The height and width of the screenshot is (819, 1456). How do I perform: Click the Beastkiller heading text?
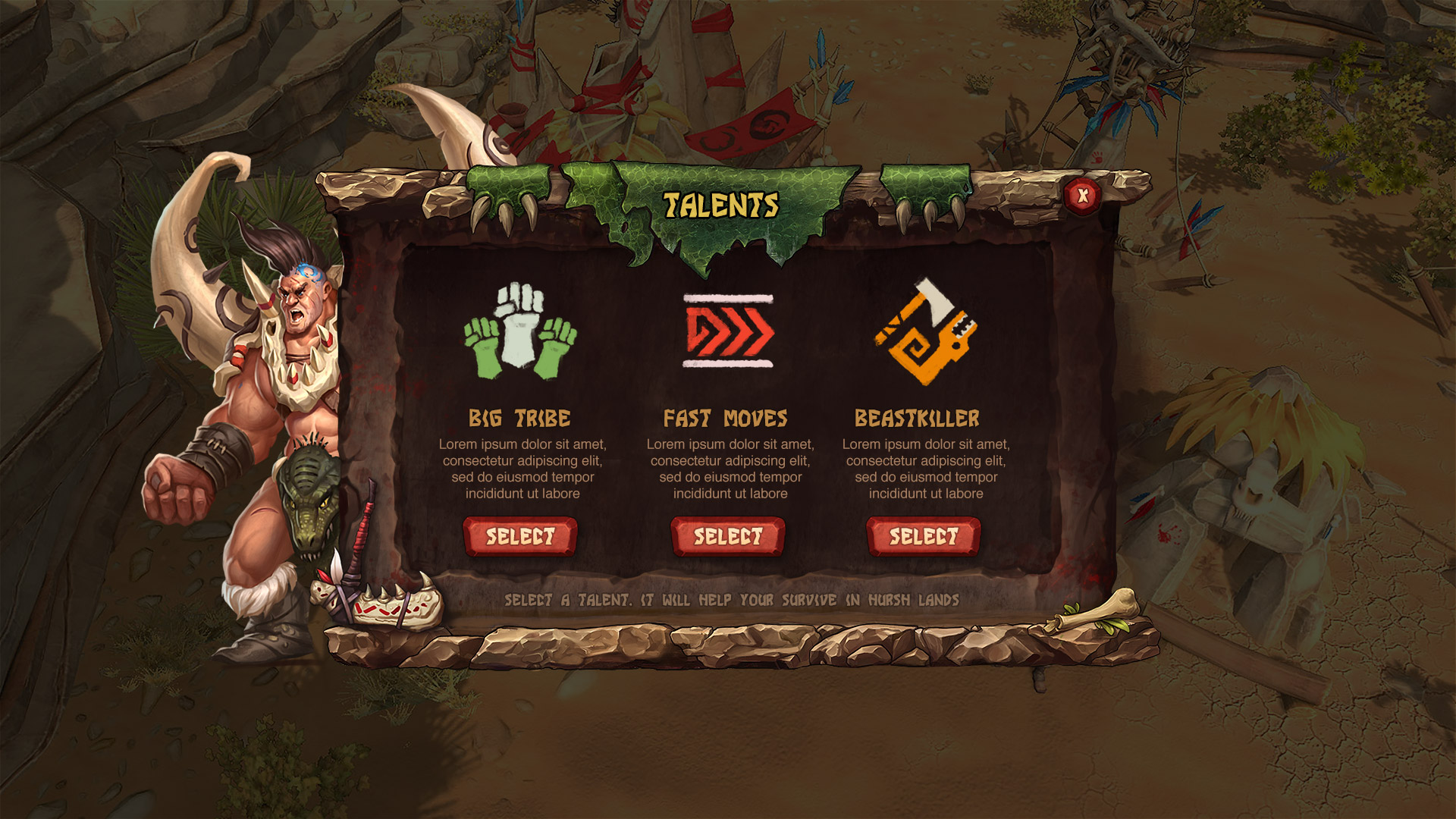pos(918,418)
